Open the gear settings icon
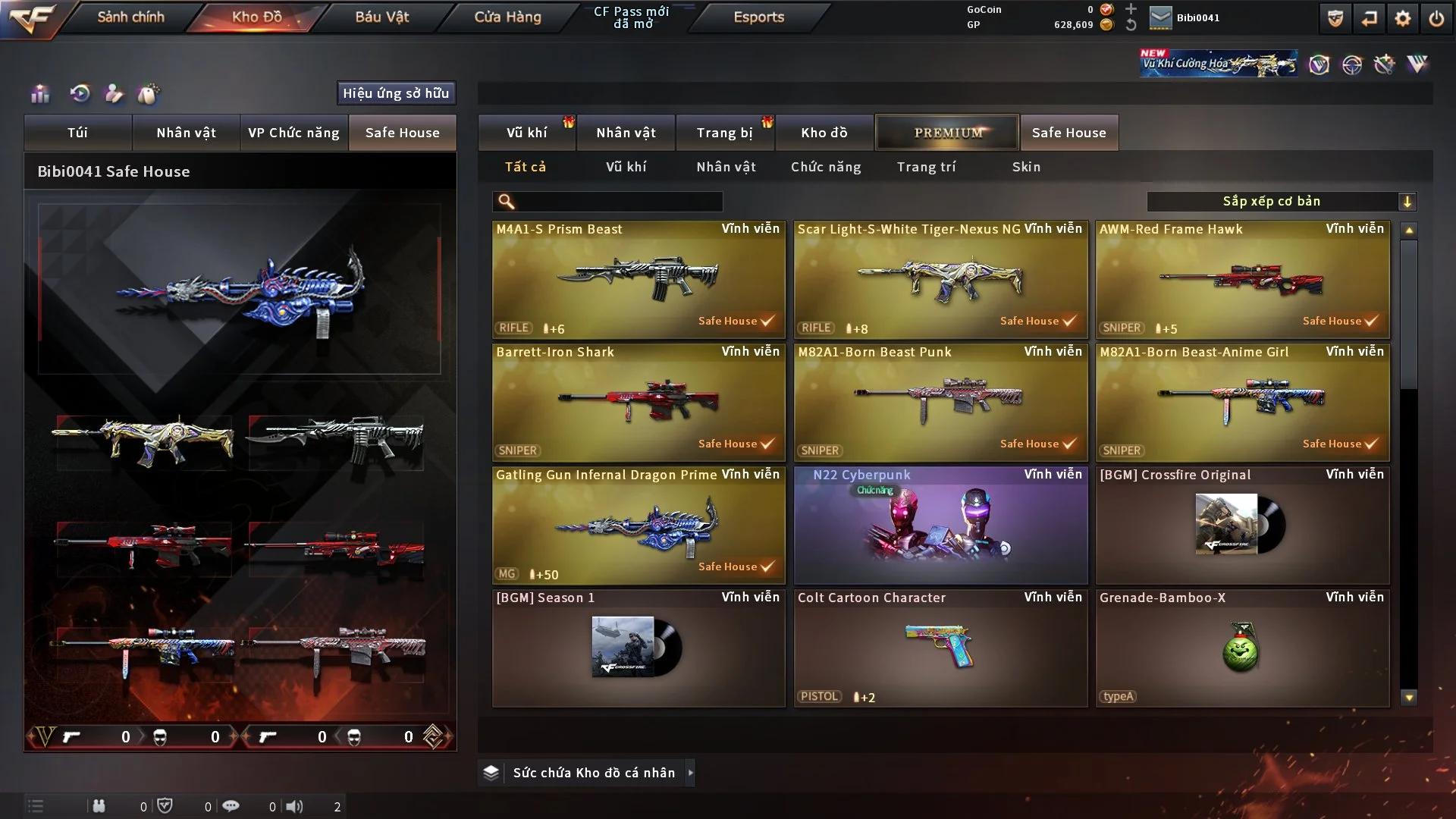This screenshot has height=819, width=1456. pos(1403,18)
